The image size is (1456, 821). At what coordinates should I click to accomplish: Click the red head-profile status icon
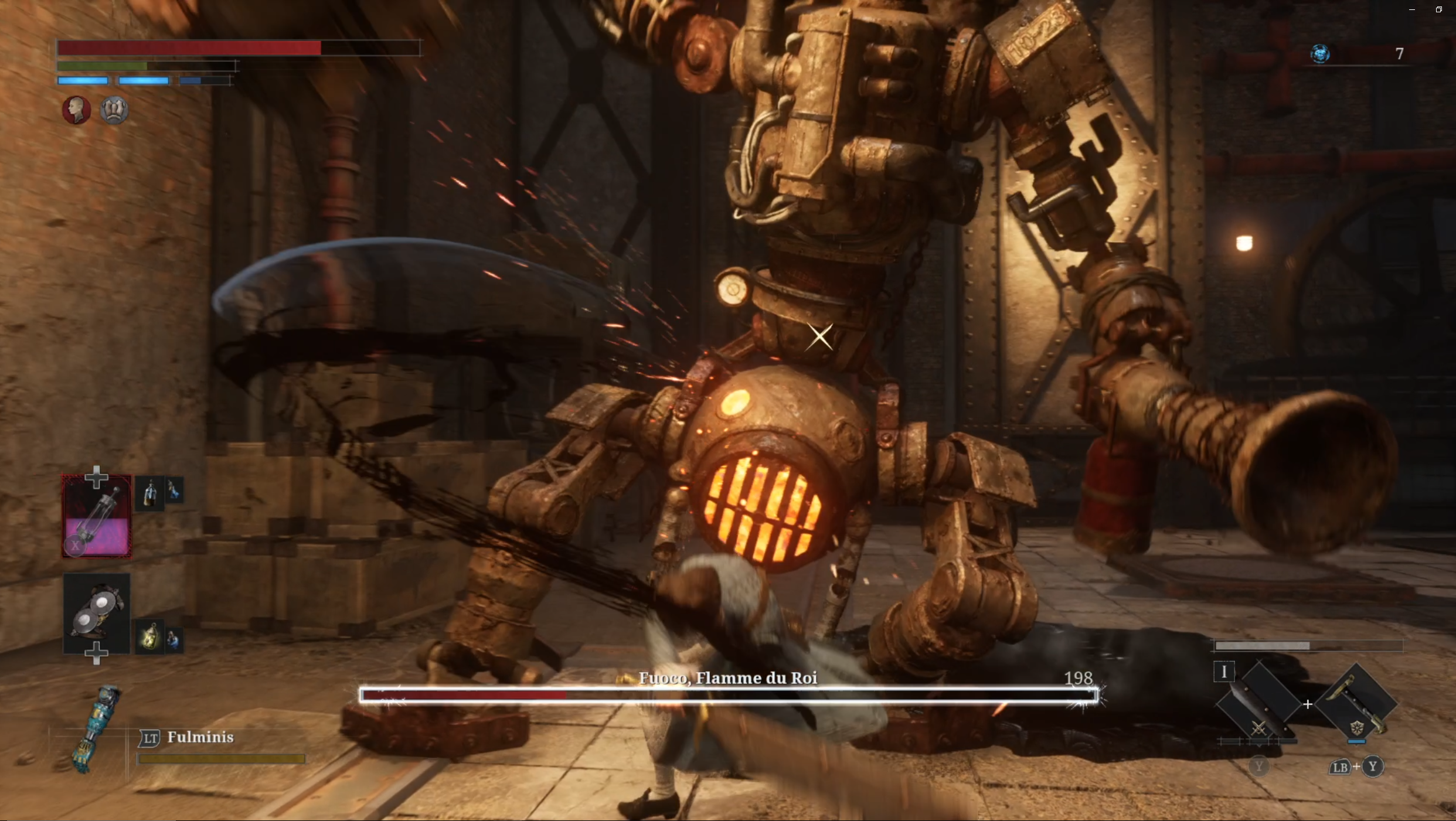click(x=77, y=110)
